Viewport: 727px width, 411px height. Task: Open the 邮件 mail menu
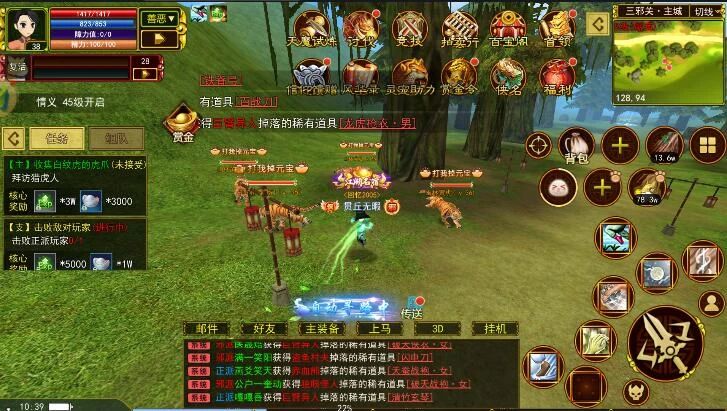pyautogui.click(x=207, y=328)
